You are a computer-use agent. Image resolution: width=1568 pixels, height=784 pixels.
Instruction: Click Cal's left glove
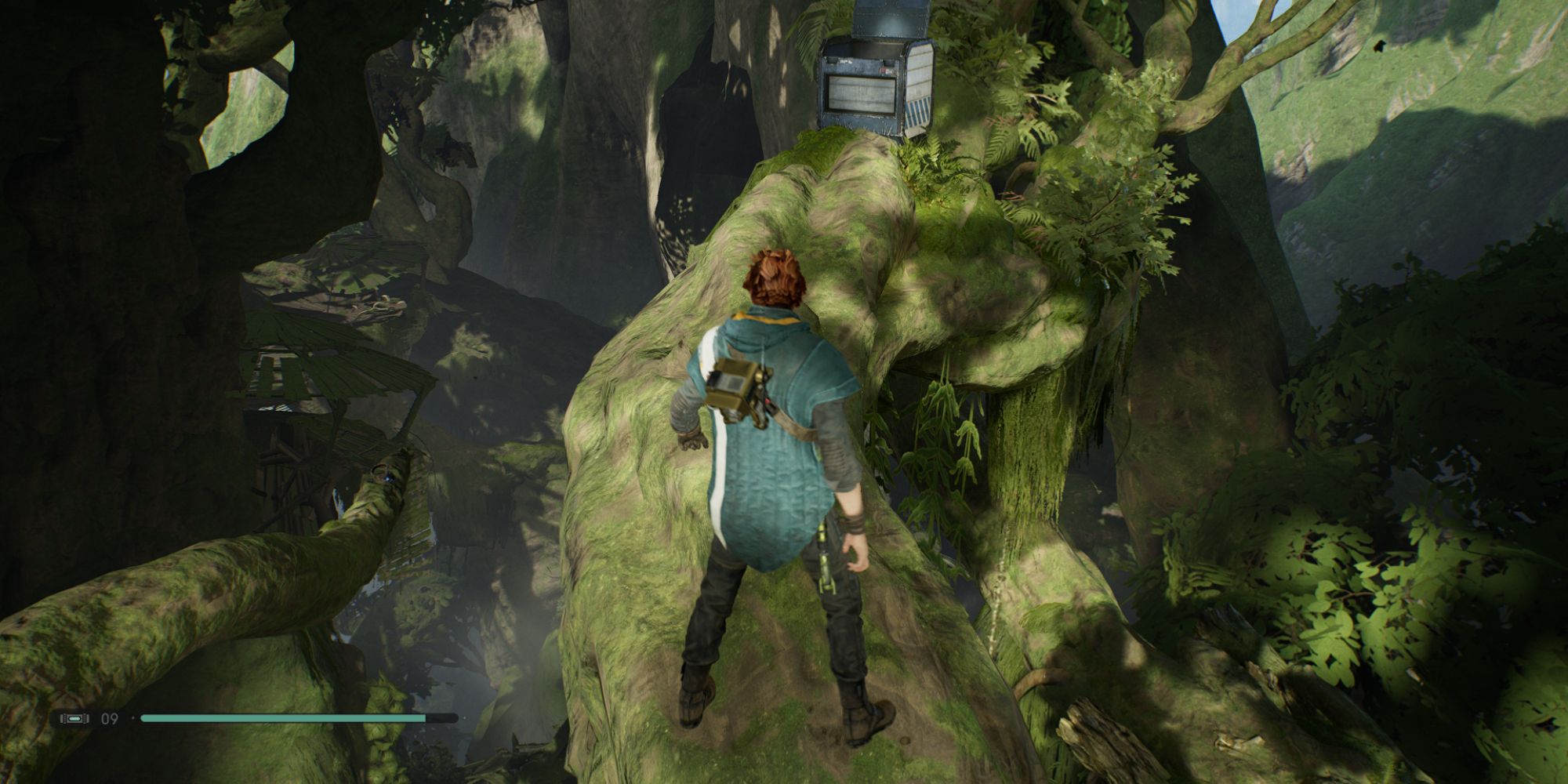click(x=691, y=443)
